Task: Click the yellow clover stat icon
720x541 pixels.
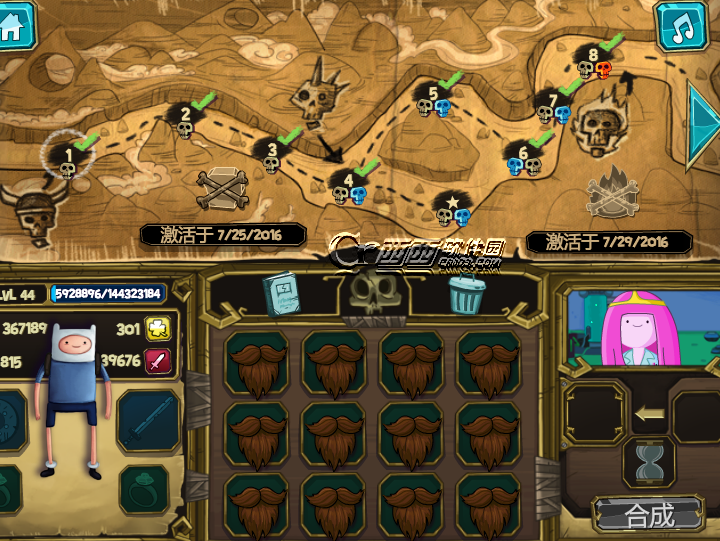Action: point(159,329)
